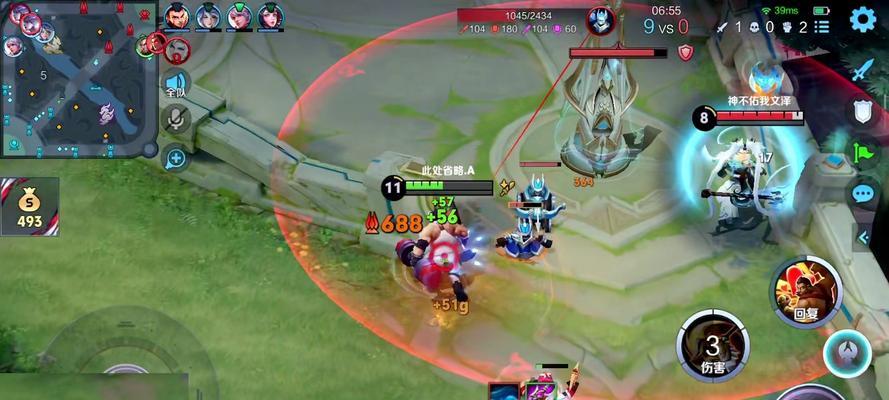This screenshot has height=400, width=889.
Task: Expand the side panel arrow below chat
Action: coord(864,236)
